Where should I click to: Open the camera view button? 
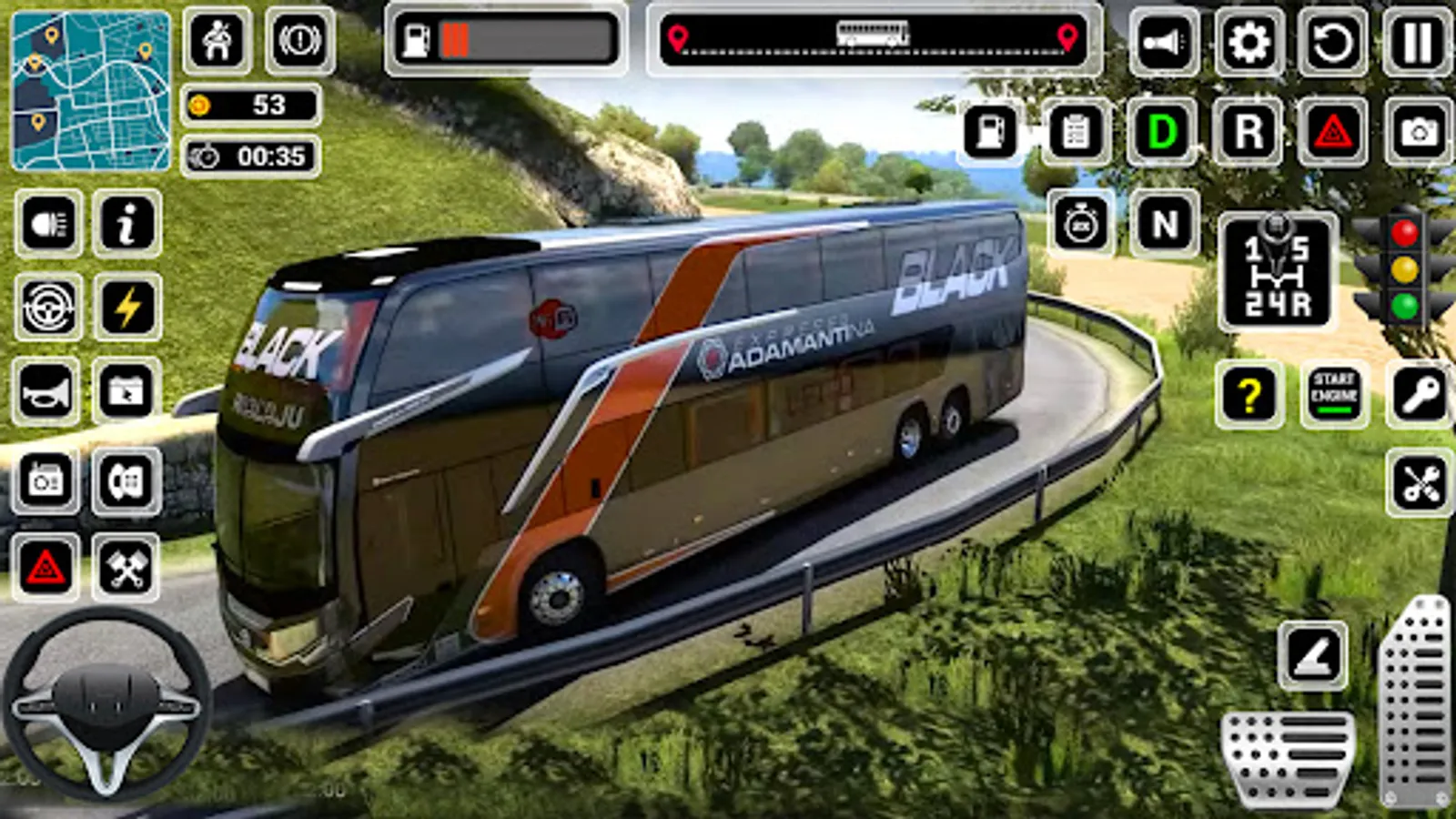point(1418,133)
